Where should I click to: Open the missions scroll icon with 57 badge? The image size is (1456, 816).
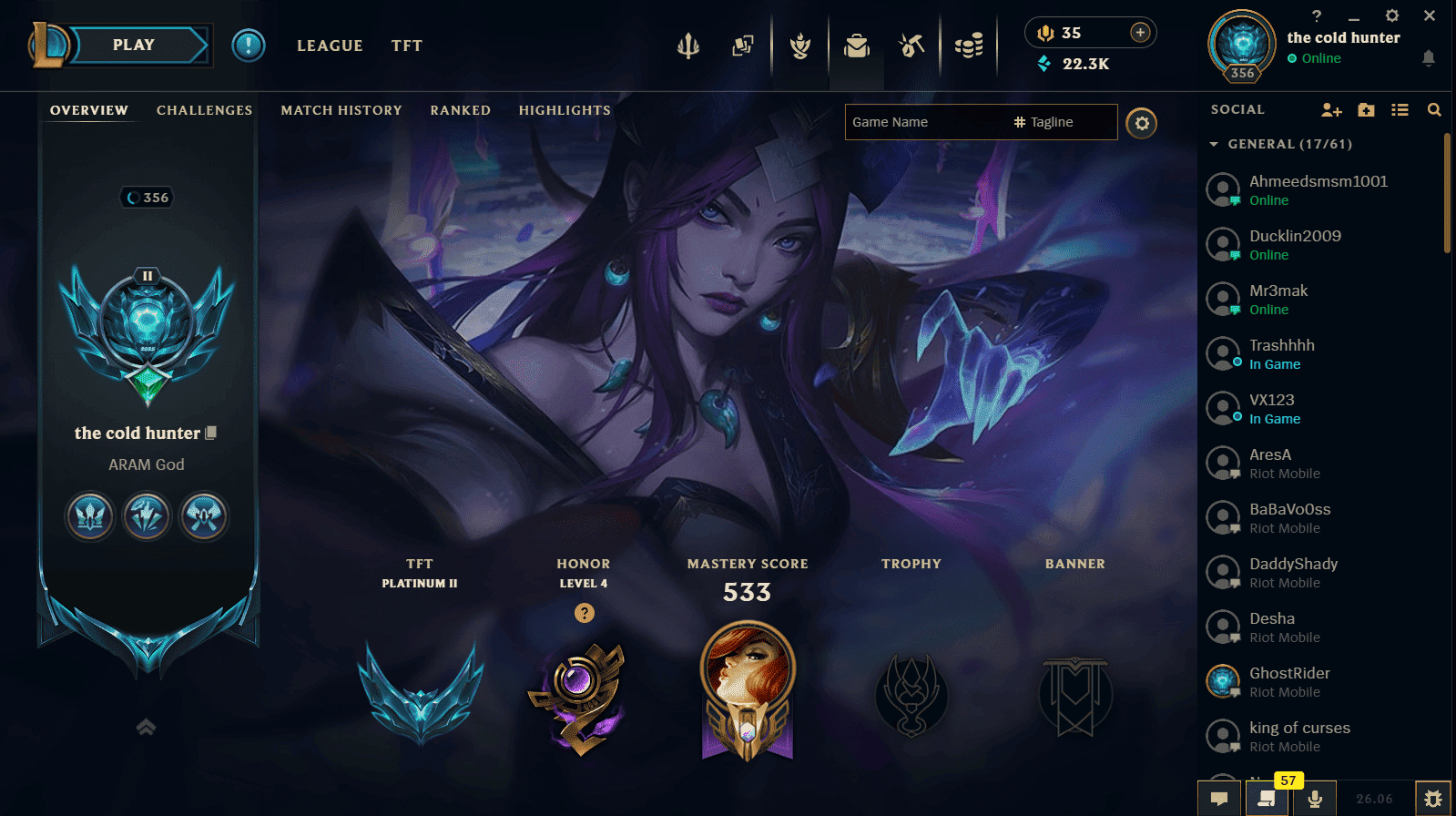(1267, 799)
